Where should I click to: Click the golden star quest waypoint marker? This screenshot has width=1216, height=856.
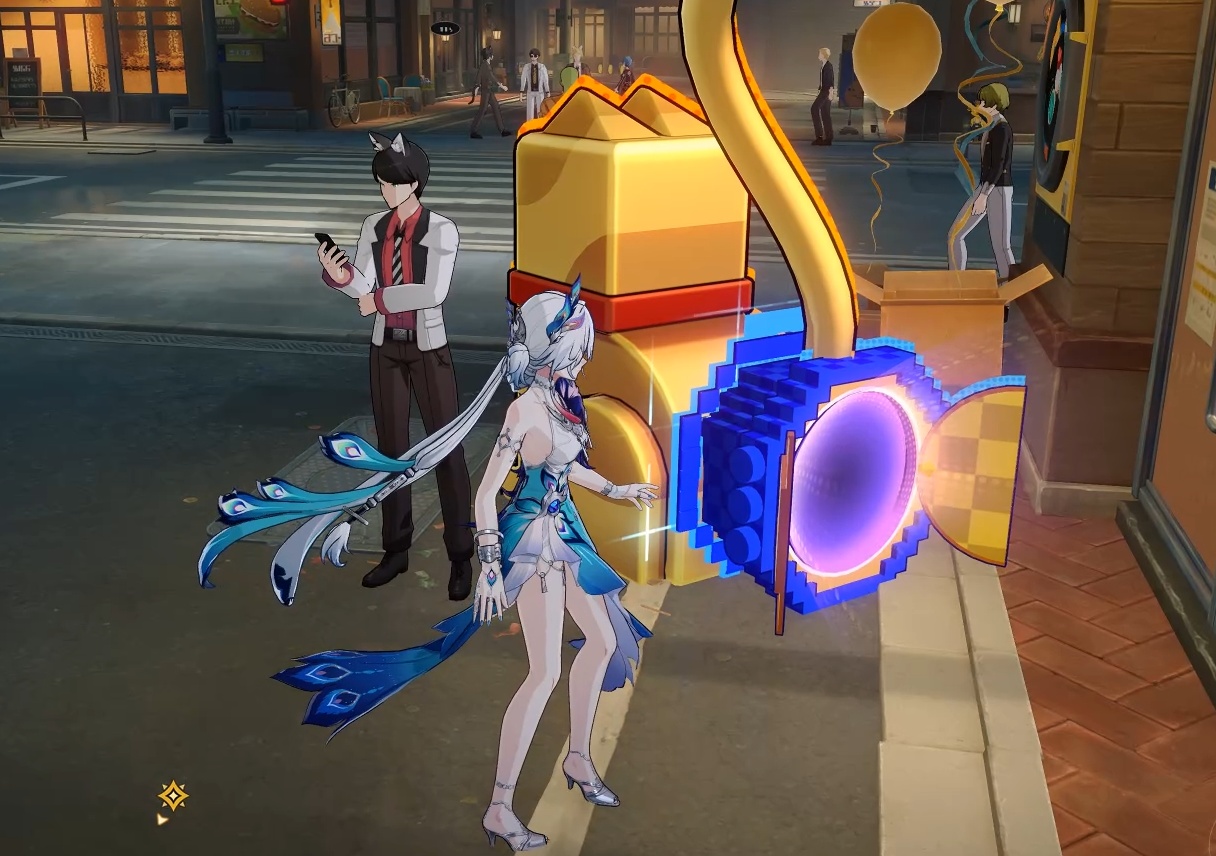click(x=173, y=796)
